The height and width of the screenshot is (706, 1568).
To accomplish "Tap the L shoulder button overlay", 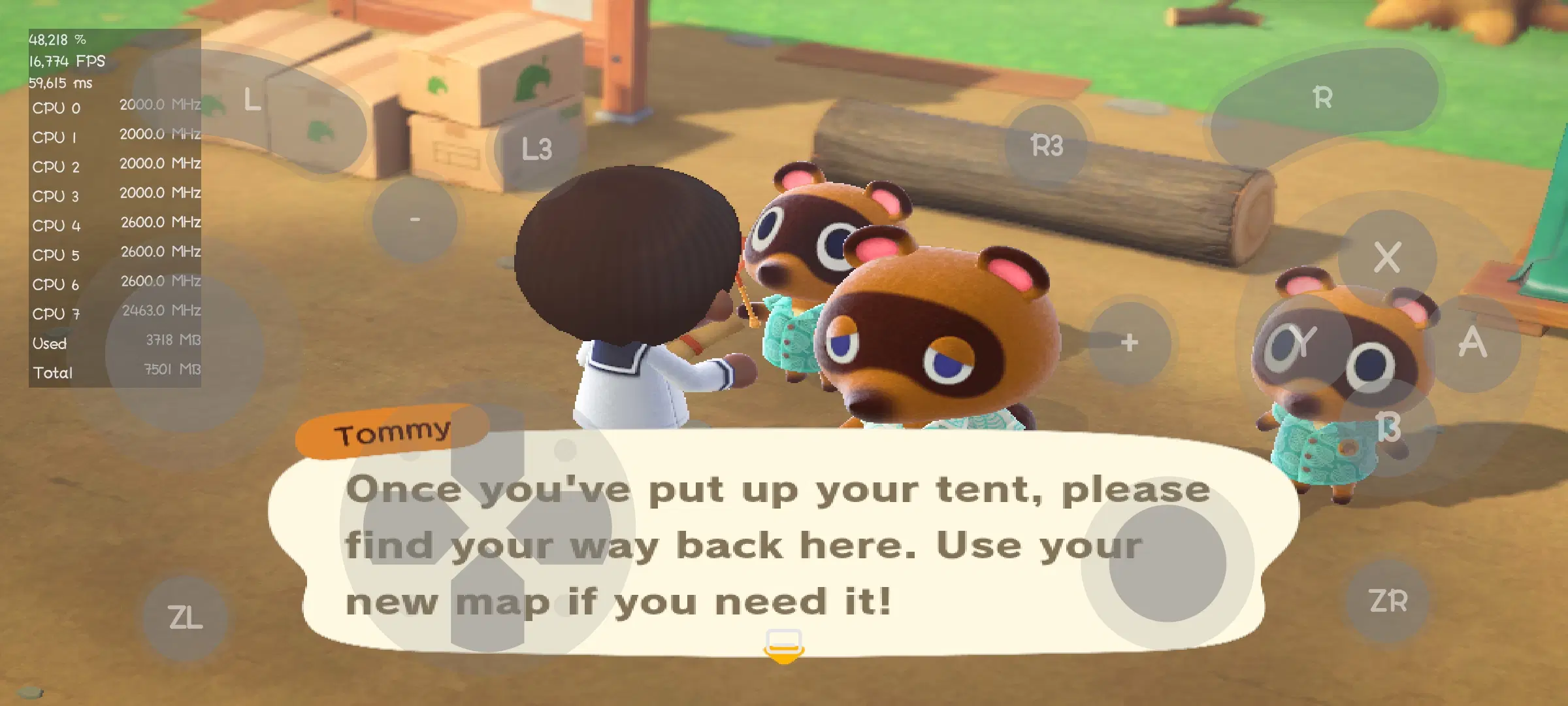I will click(252, 100).
